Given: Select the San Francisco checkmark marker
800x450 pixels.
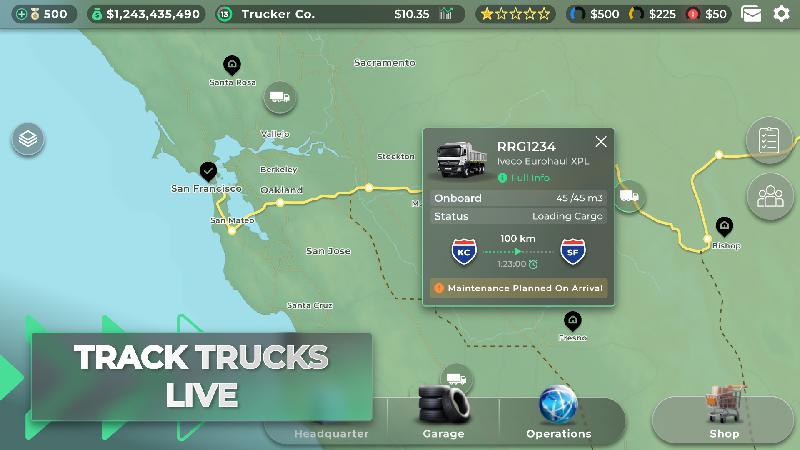Looking at the screenshot, I should [x=208, y=172].
